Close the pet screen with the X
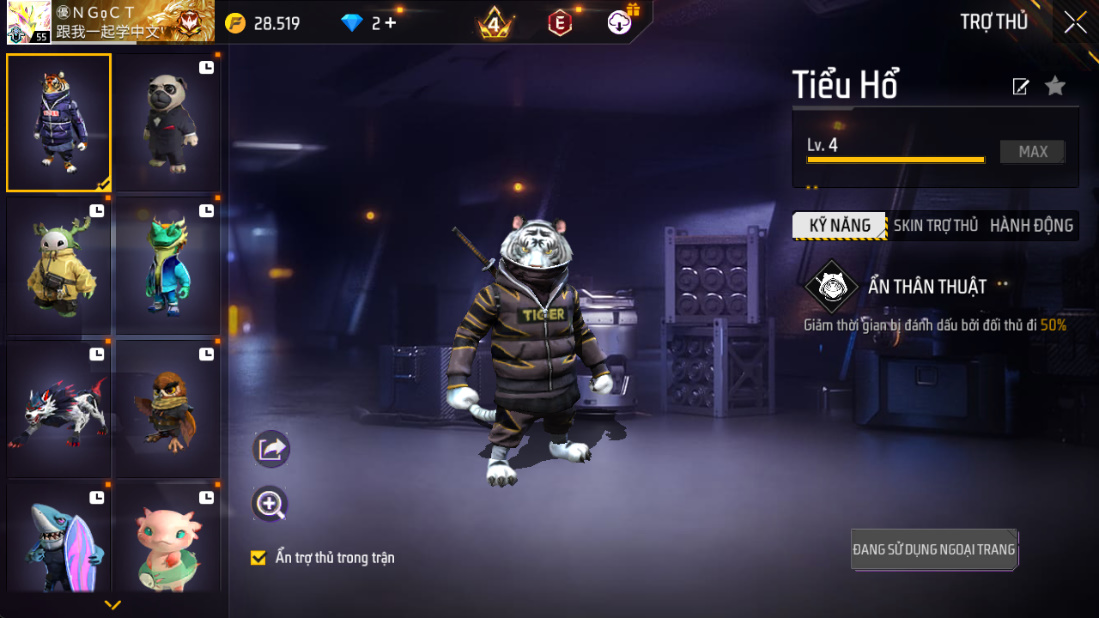The height and width of the screenshot is (618, 1099). [x=1075, y=22]
